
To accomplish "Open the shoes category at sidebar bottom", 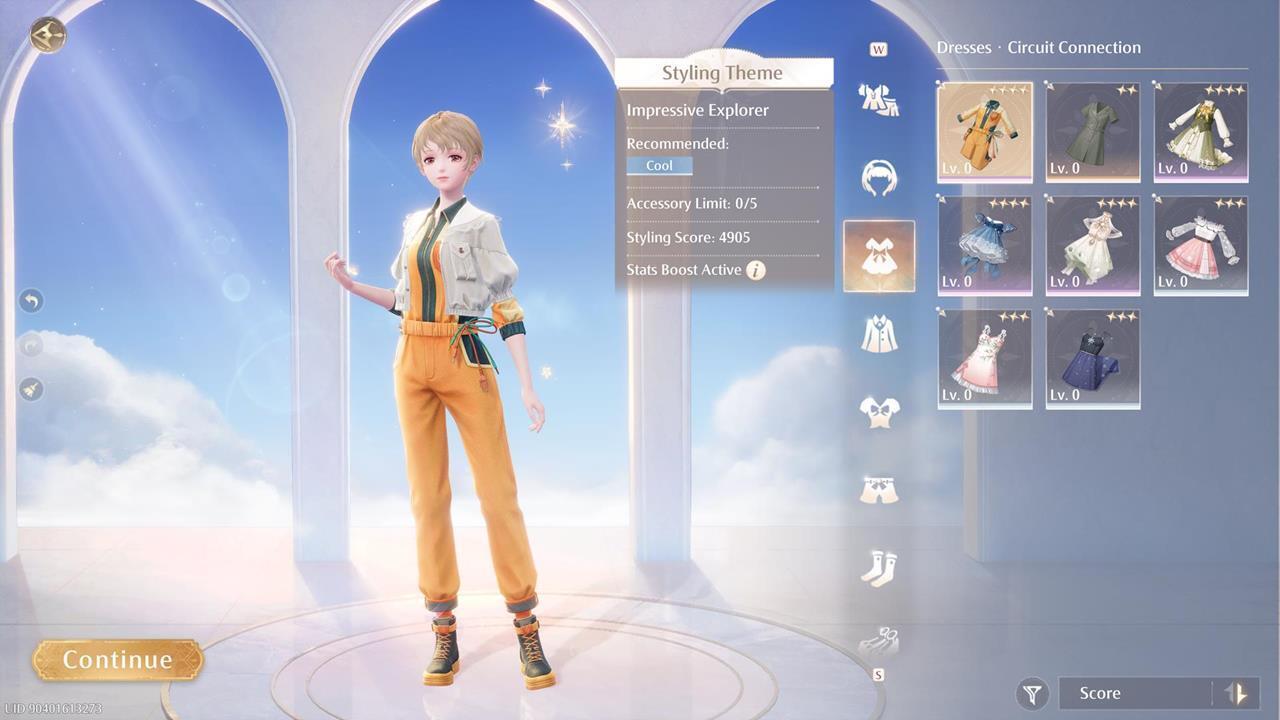I will tap(879, 640).
